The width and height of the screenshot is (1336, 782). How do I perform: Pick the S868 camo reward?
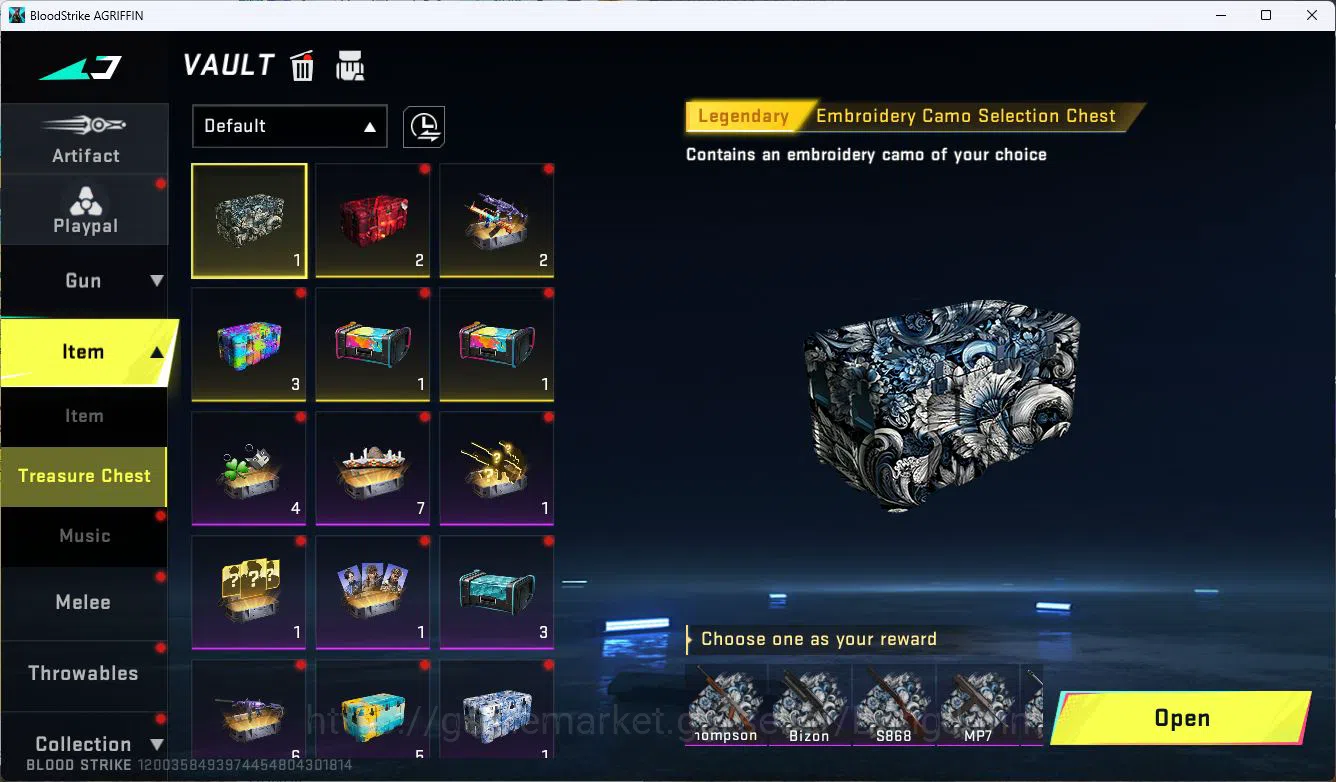(x=893, y=705)
